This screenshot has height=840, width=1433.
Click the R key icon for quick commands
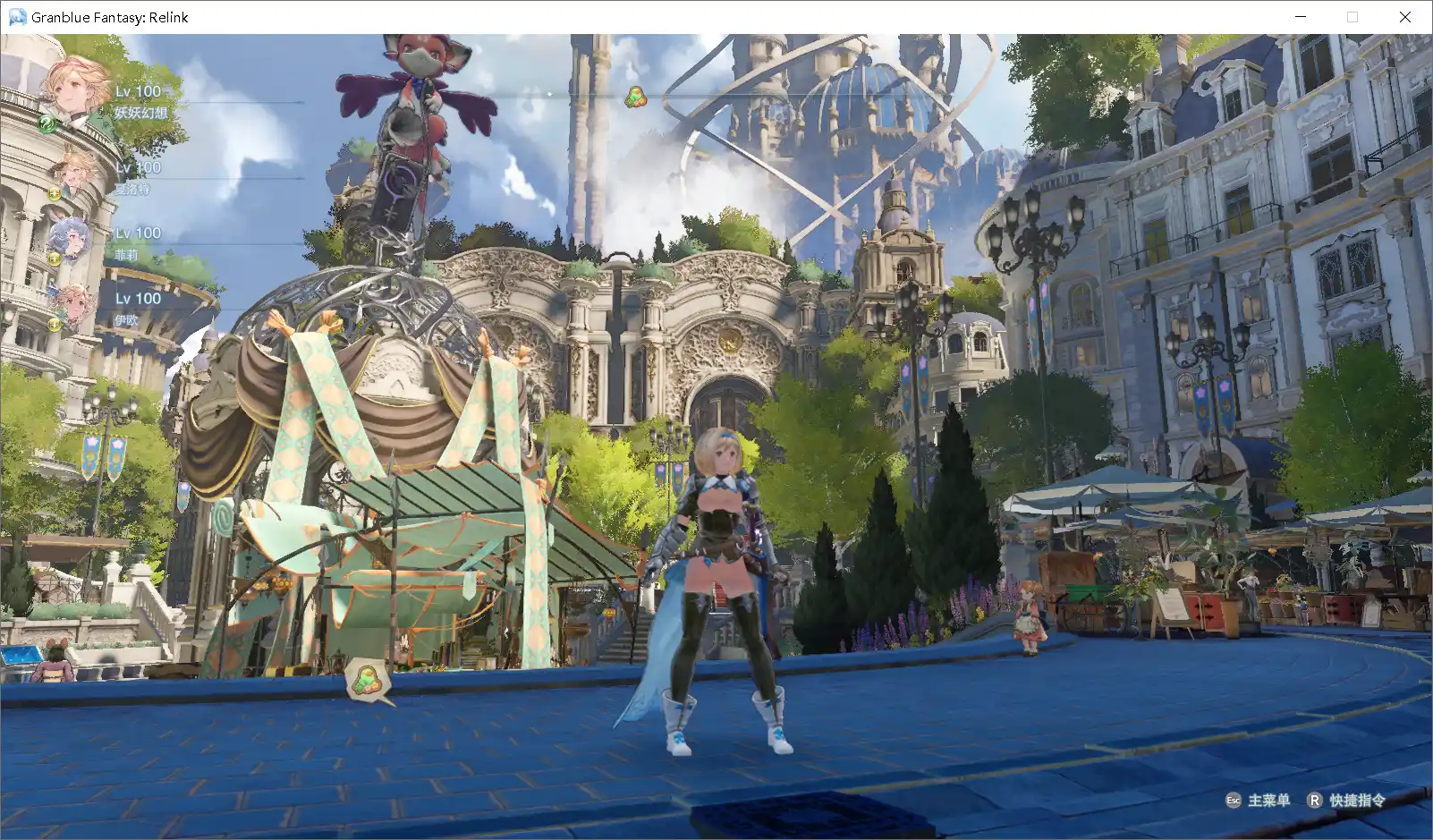point(1315,802)
